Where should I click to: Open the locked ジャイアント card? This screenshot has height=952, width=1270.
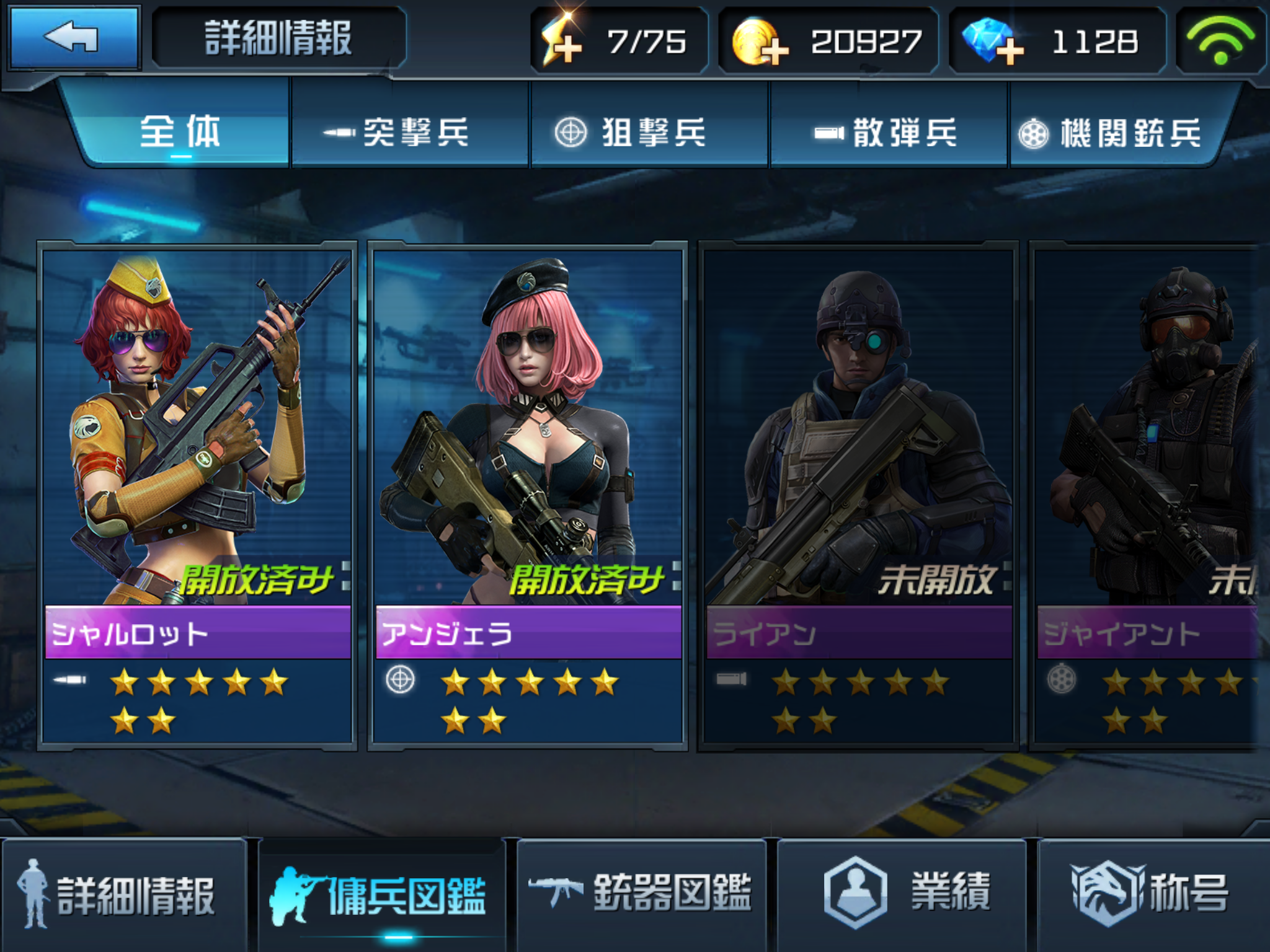pyautogui.click(x=1147, y=495)
